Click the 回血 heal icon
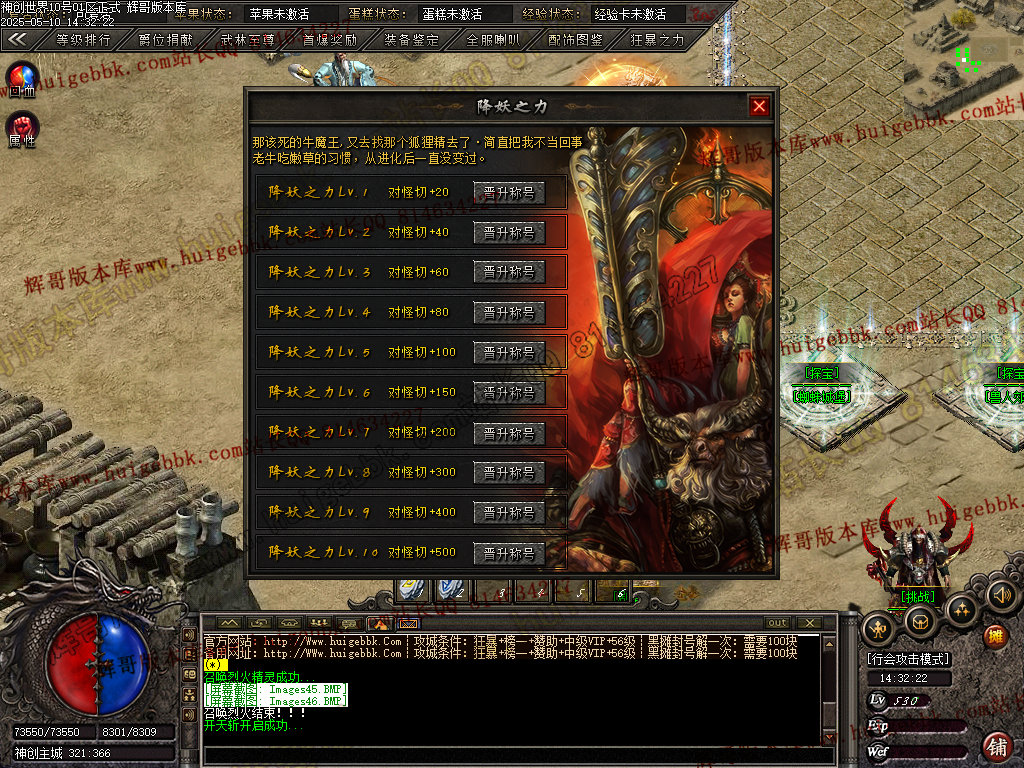Viewport: 1024px width, 768px height. tap(22, 78)
